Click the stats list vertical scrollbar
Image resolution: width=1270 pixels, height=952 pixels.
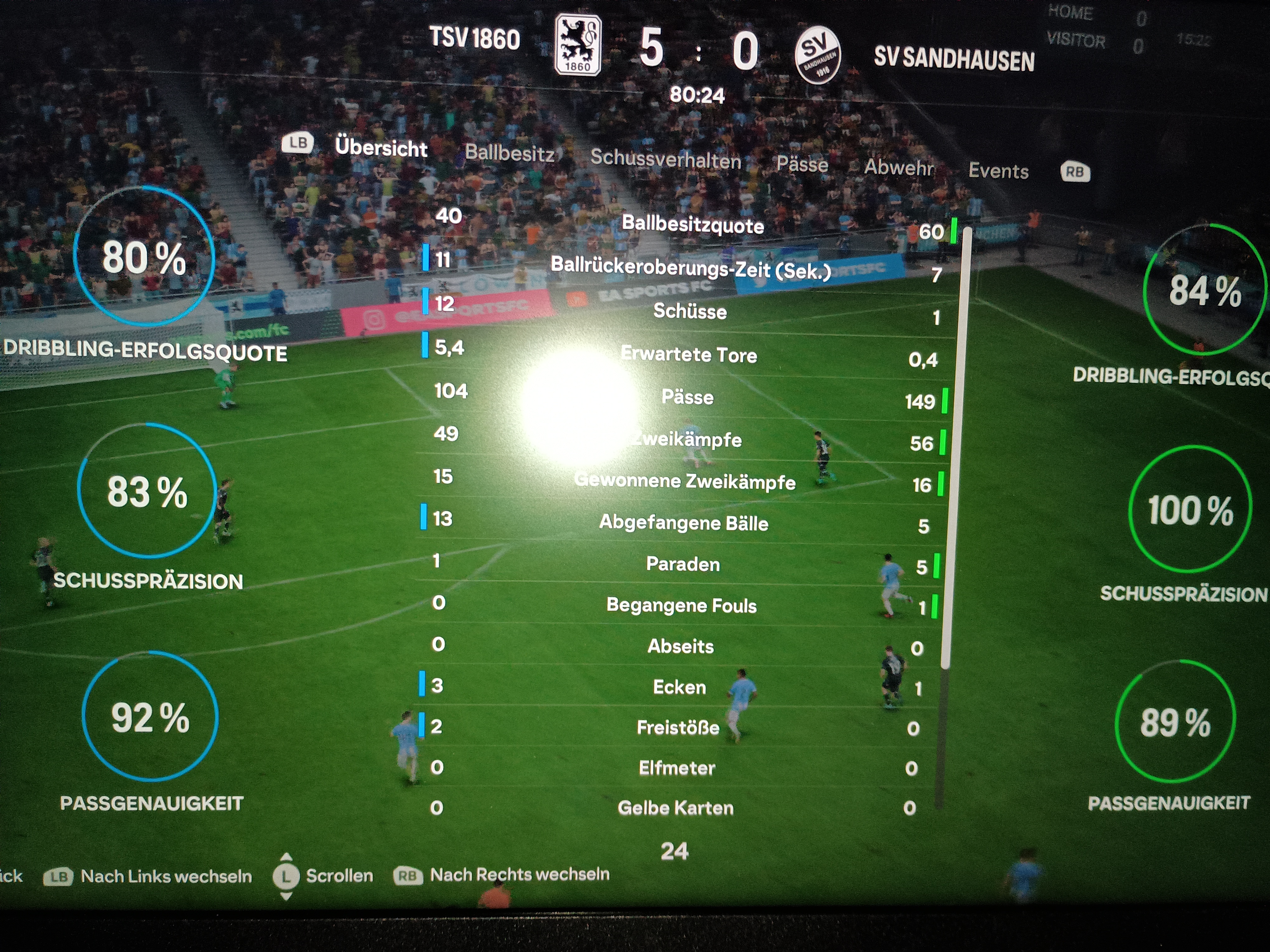tap(955, 448)
